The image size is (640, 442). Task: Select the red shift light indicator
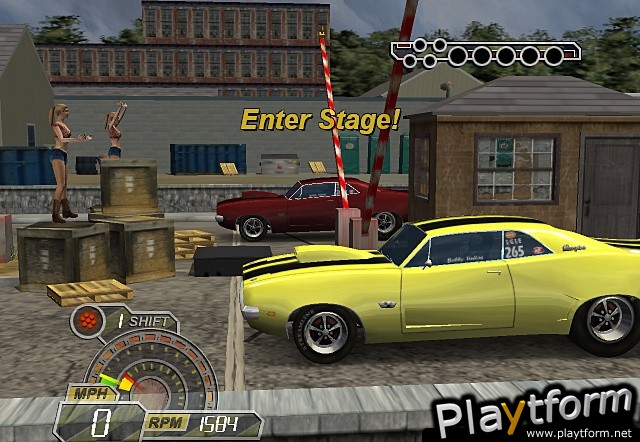click(x=88, y=322)
